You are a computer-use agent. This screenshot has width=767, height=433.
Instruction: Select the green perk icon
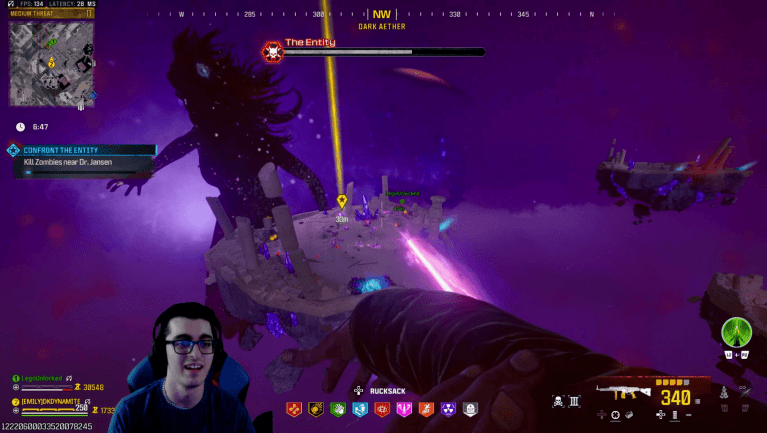click(x=338, y=409)
